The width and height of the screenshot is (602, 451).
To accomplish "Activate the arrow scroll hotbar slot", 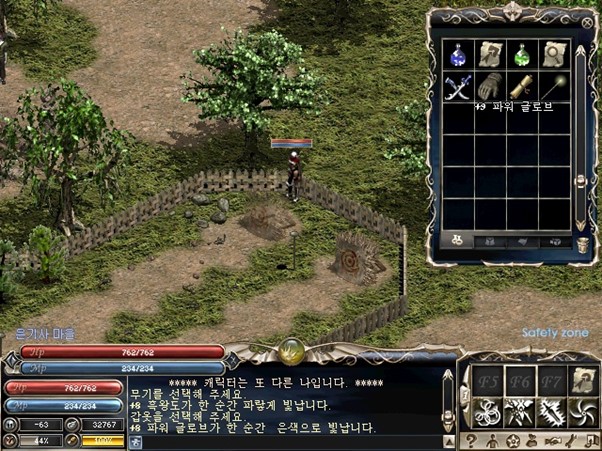I will [583, 380].
